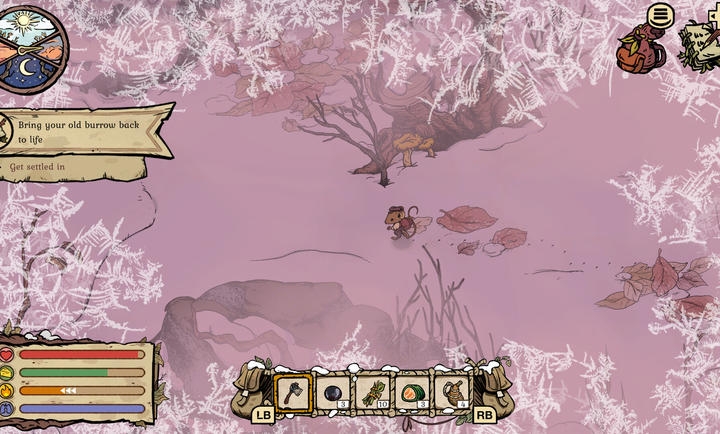Viewport: 720px width, 434px height.
Task: Pick the sliced melon hotbar slot
Action: [412, 393]
